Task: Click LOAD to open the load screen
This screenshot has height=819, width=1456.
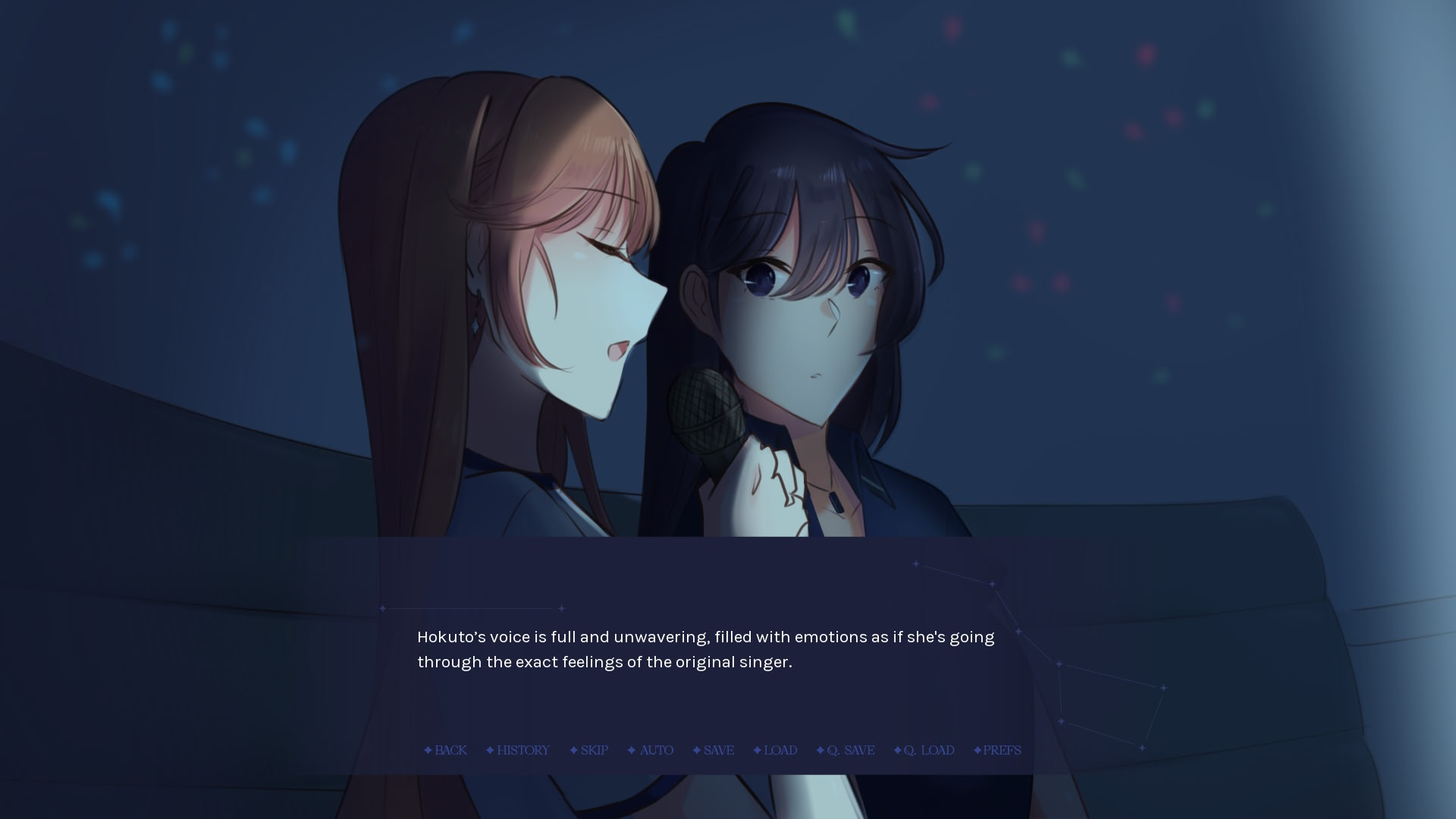Action: (781, 750)
